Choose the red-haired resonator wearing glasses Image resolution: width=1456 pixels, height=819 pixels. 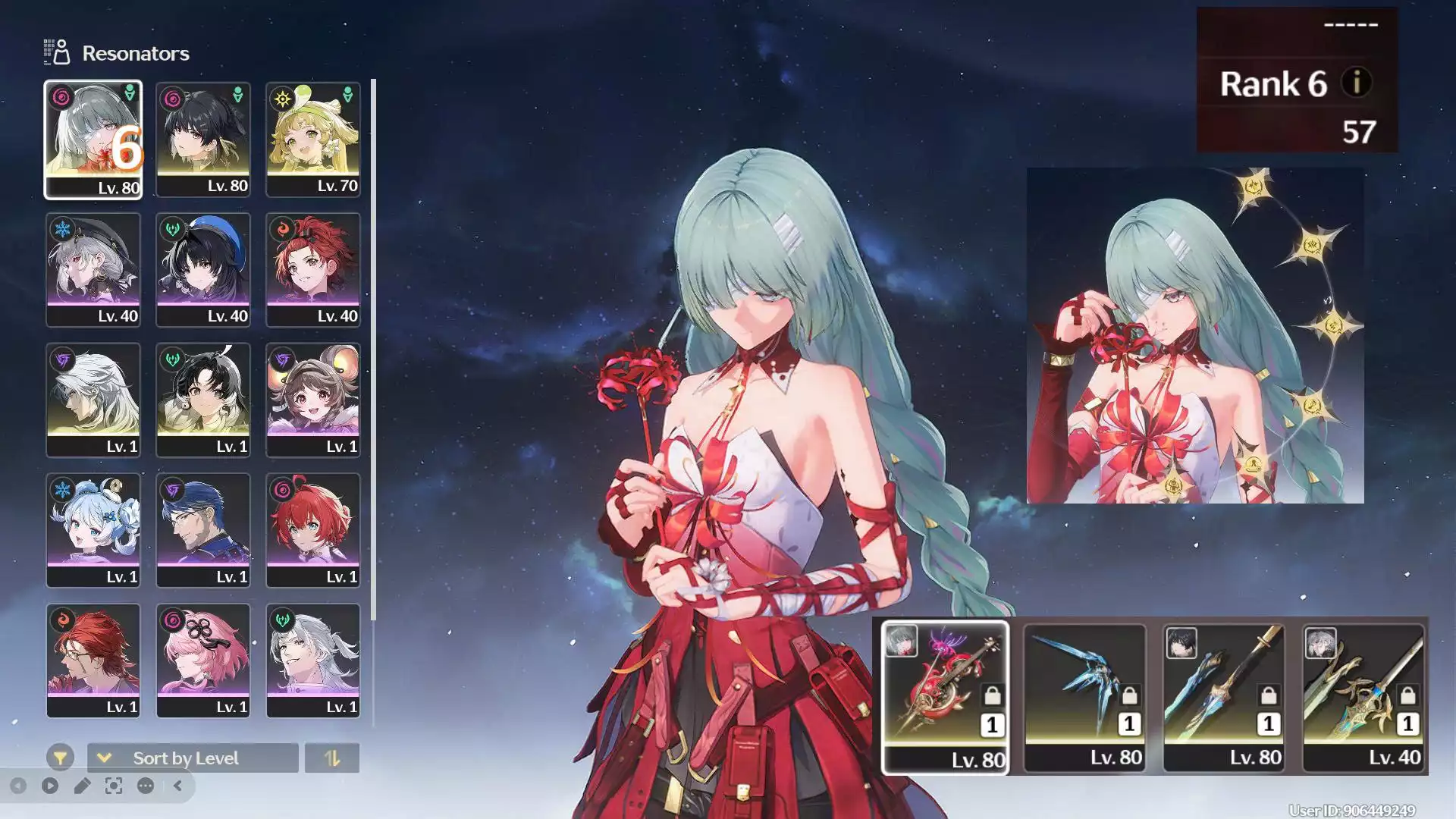point(93,661)
